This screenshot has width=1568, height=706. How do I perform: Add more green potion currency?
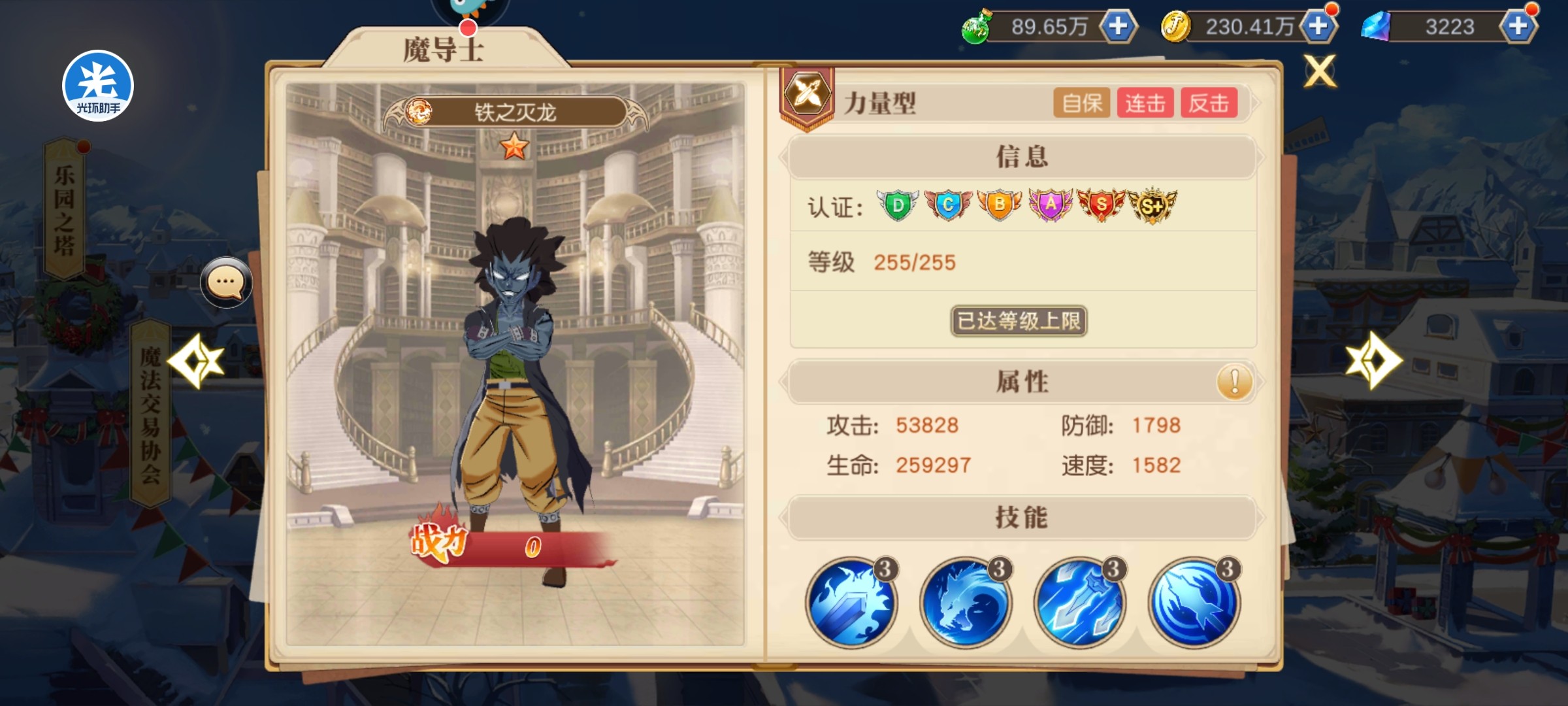(x=1119, y=27)
